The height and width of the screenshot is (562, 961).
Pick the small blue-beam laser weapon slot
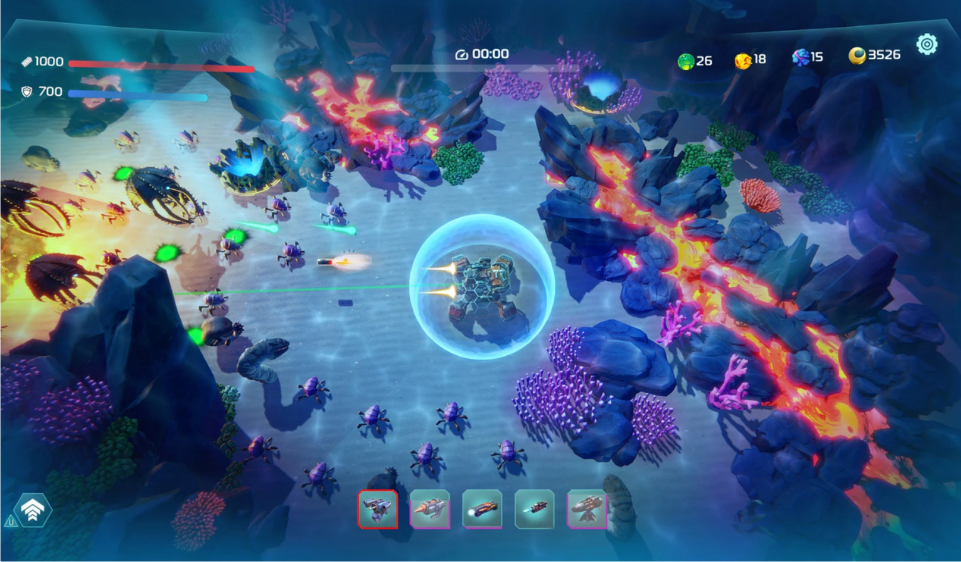click(x=534, y=509)
